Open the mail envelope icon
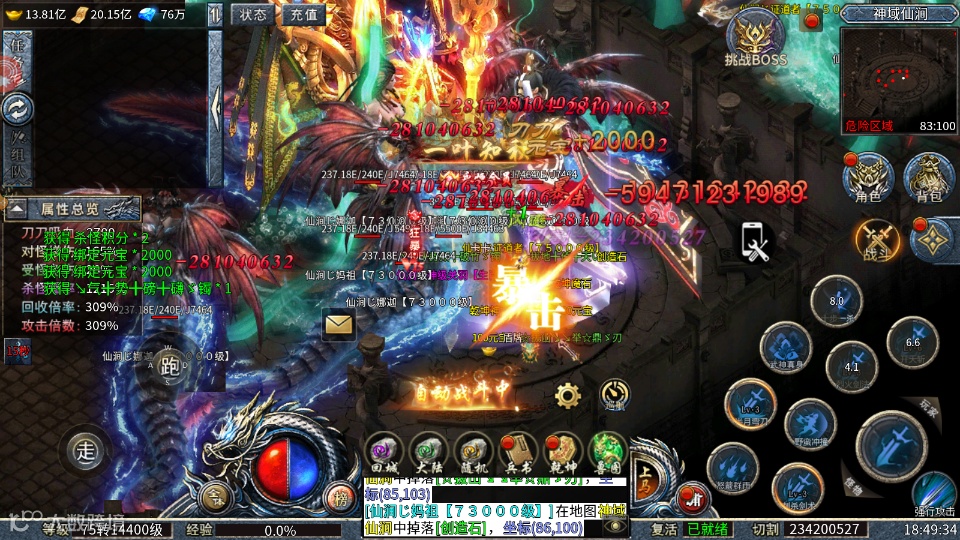 pos(339,324)
